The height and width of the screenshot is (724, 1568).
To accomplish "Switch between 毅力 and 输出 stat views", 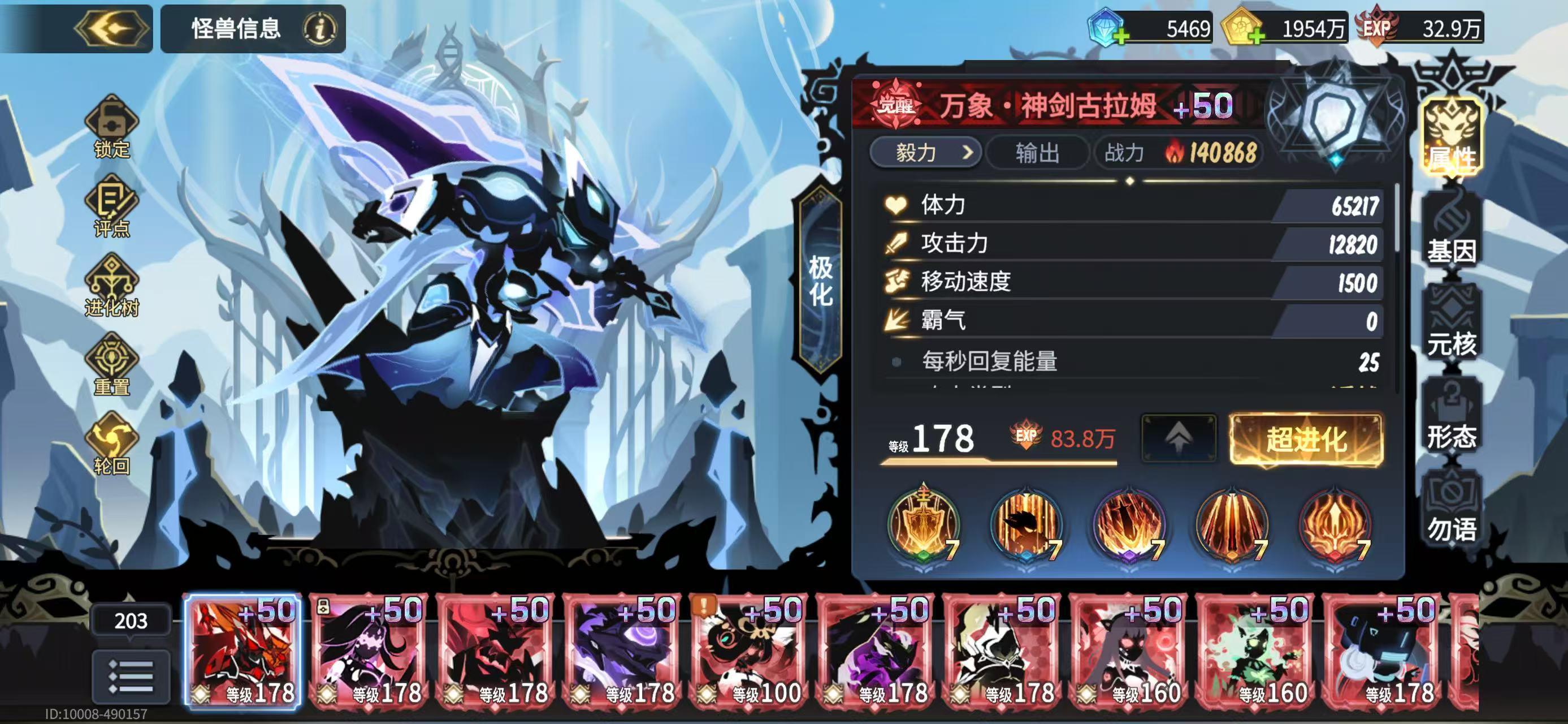I will pyautogui.click(x=1037, y=154).
